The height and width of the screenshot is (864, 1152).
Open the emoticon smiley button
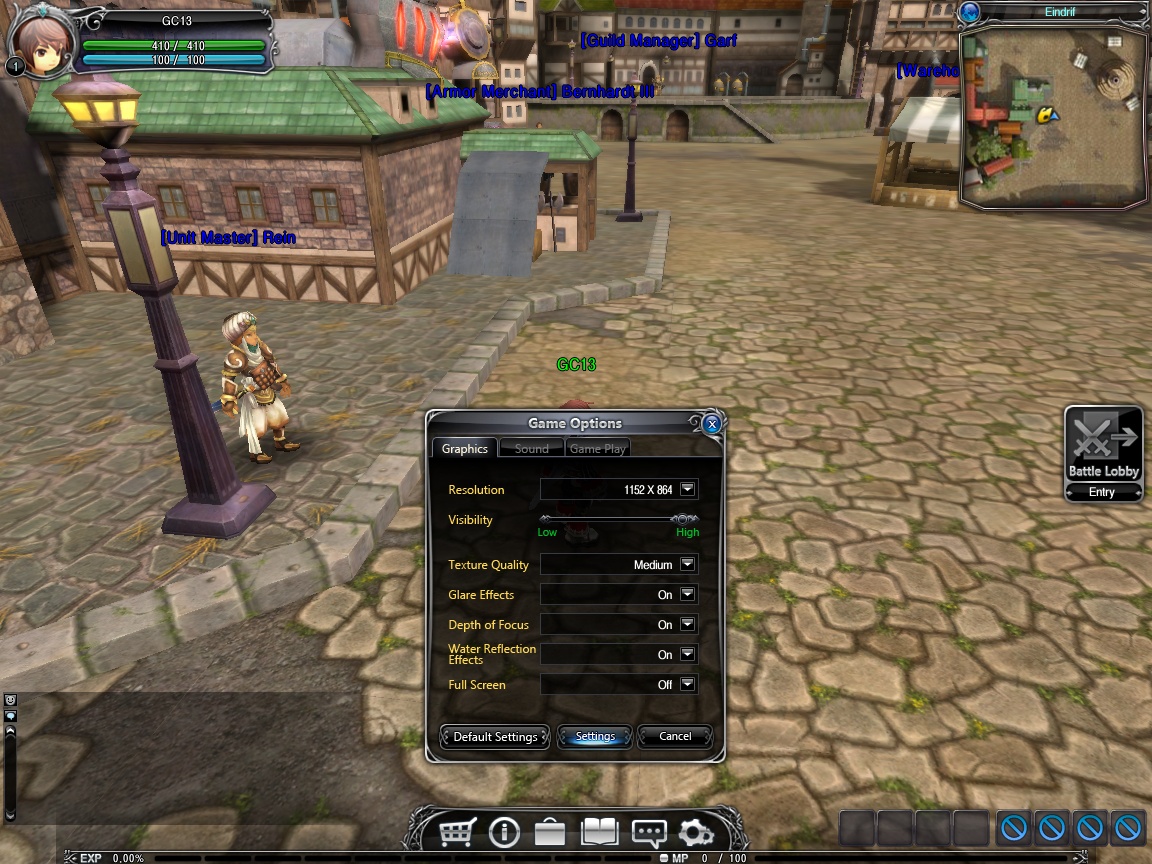tap(11, 700)
